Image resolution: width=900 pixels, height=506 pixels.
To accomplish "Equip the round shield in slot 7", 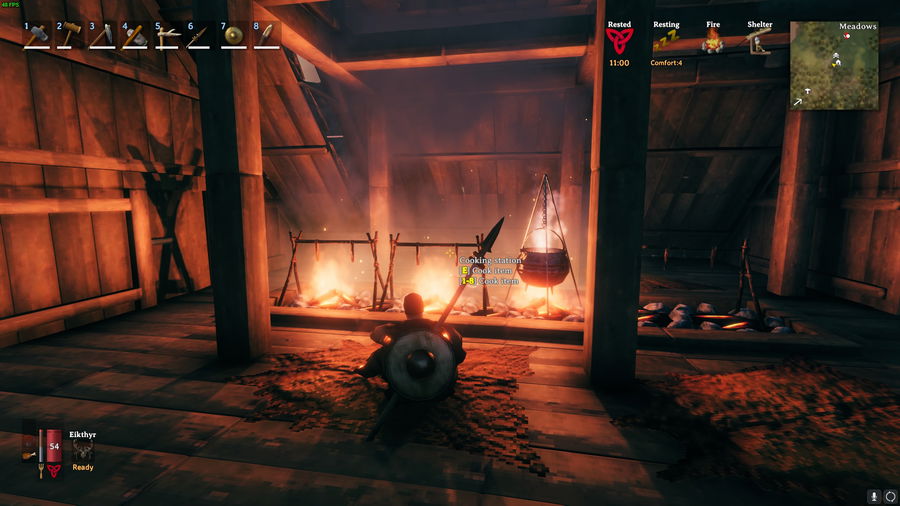I will [x=233, y=36].
